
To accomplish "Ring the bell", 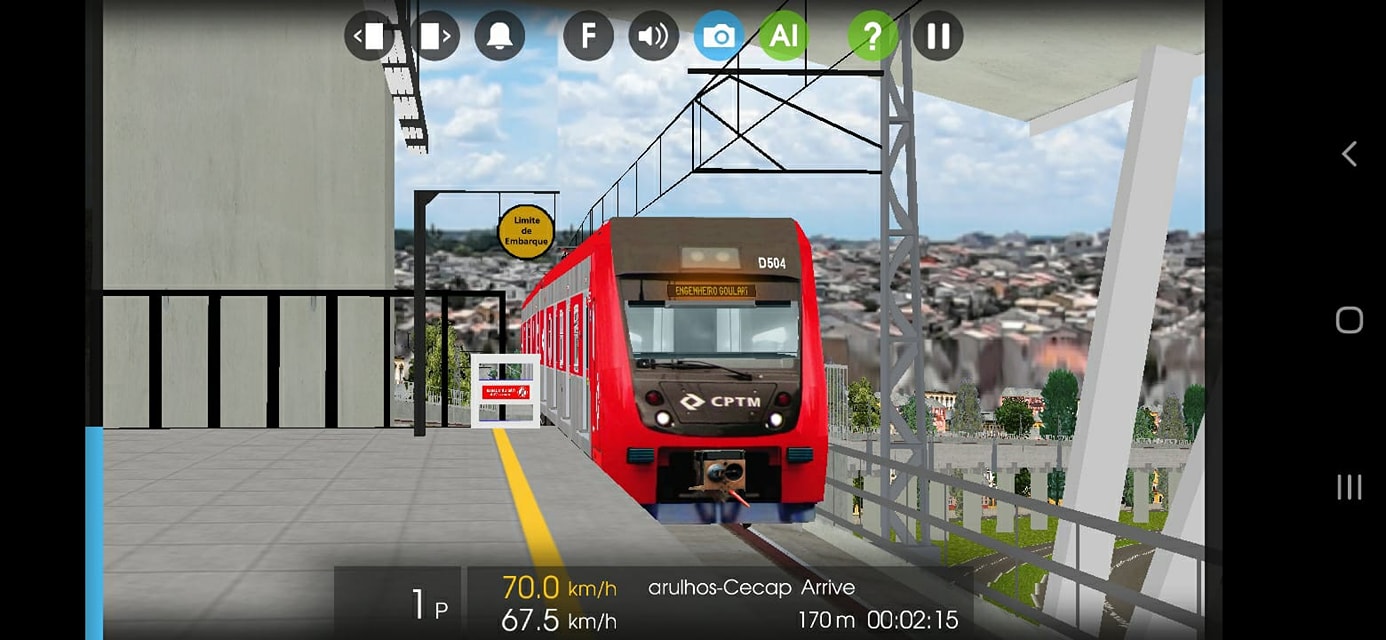I will [499, 36].
